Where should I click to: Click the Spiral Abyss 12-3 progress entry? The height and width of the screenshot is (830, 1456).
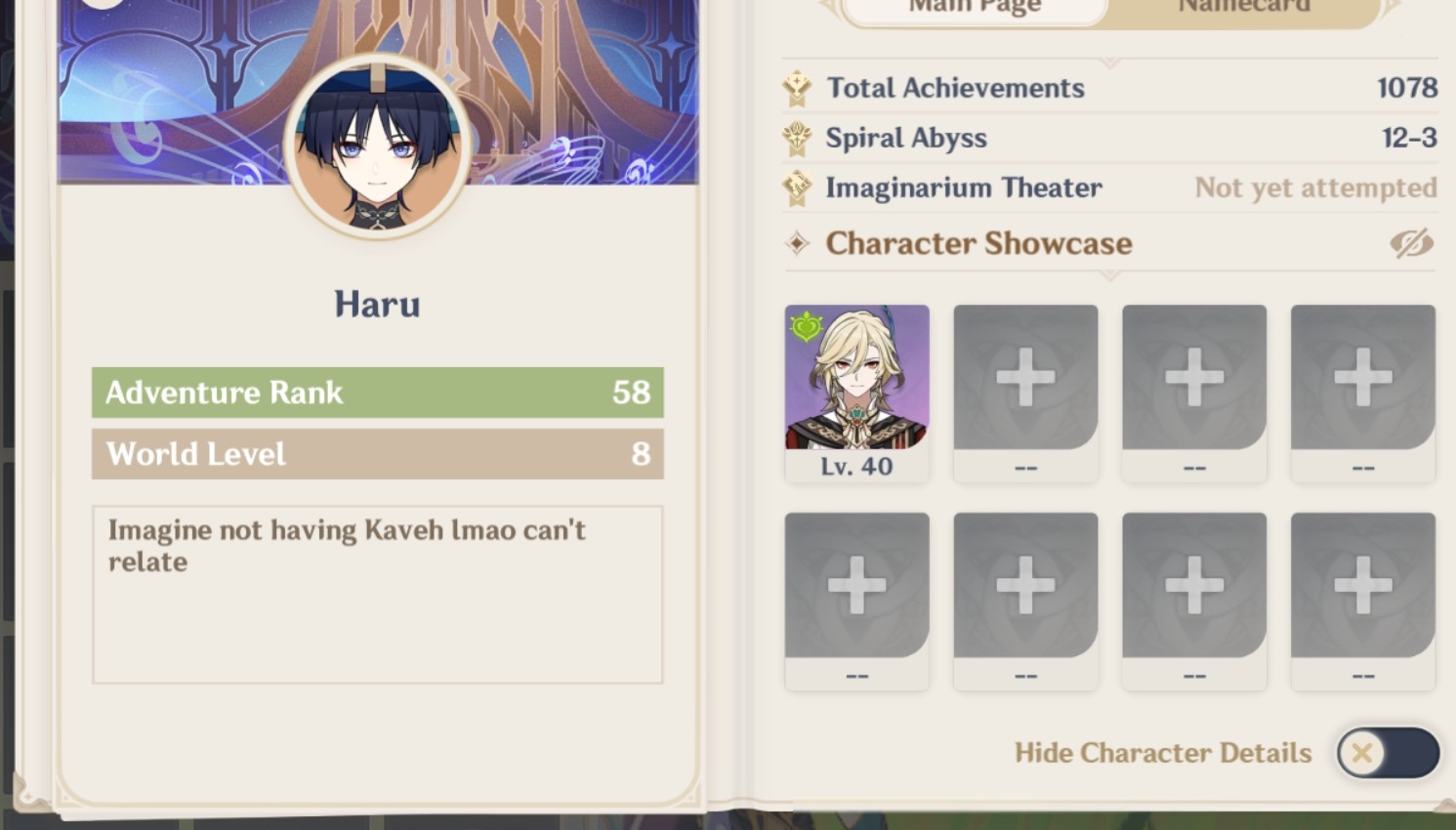pos(1409,138)
